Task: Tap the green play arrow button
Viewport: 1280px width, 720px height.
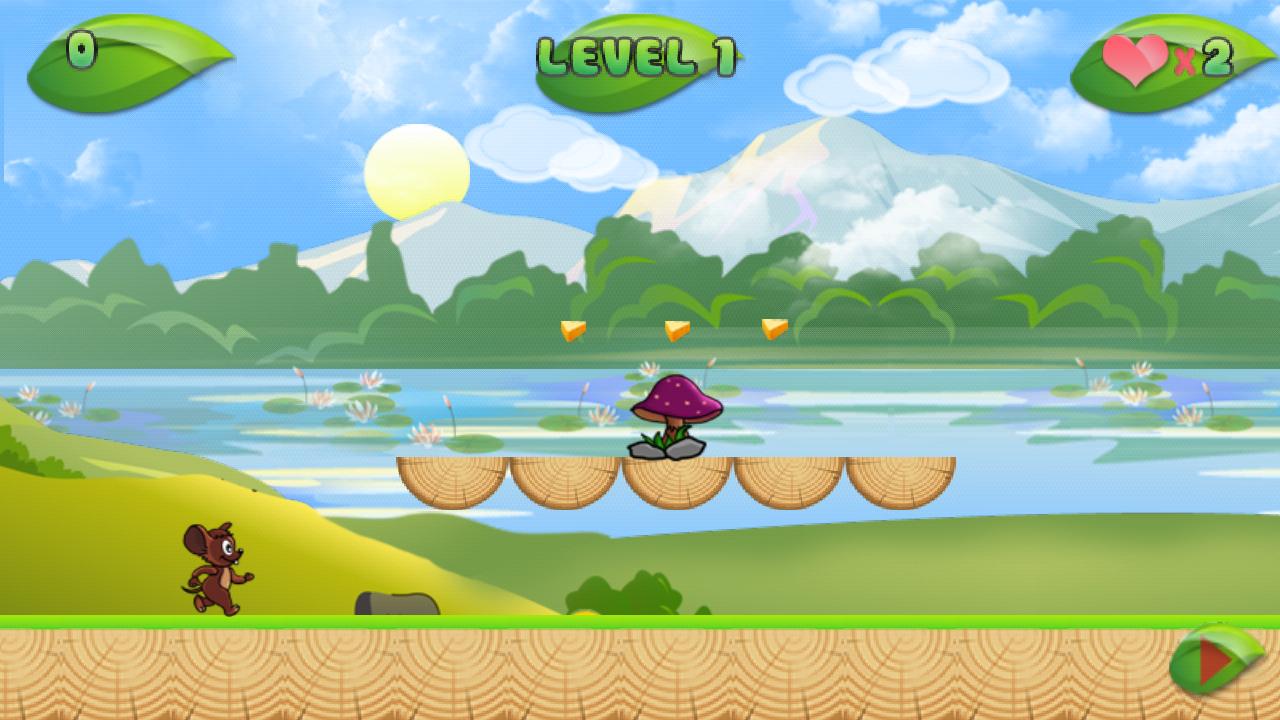Action: pos(1216,660)
